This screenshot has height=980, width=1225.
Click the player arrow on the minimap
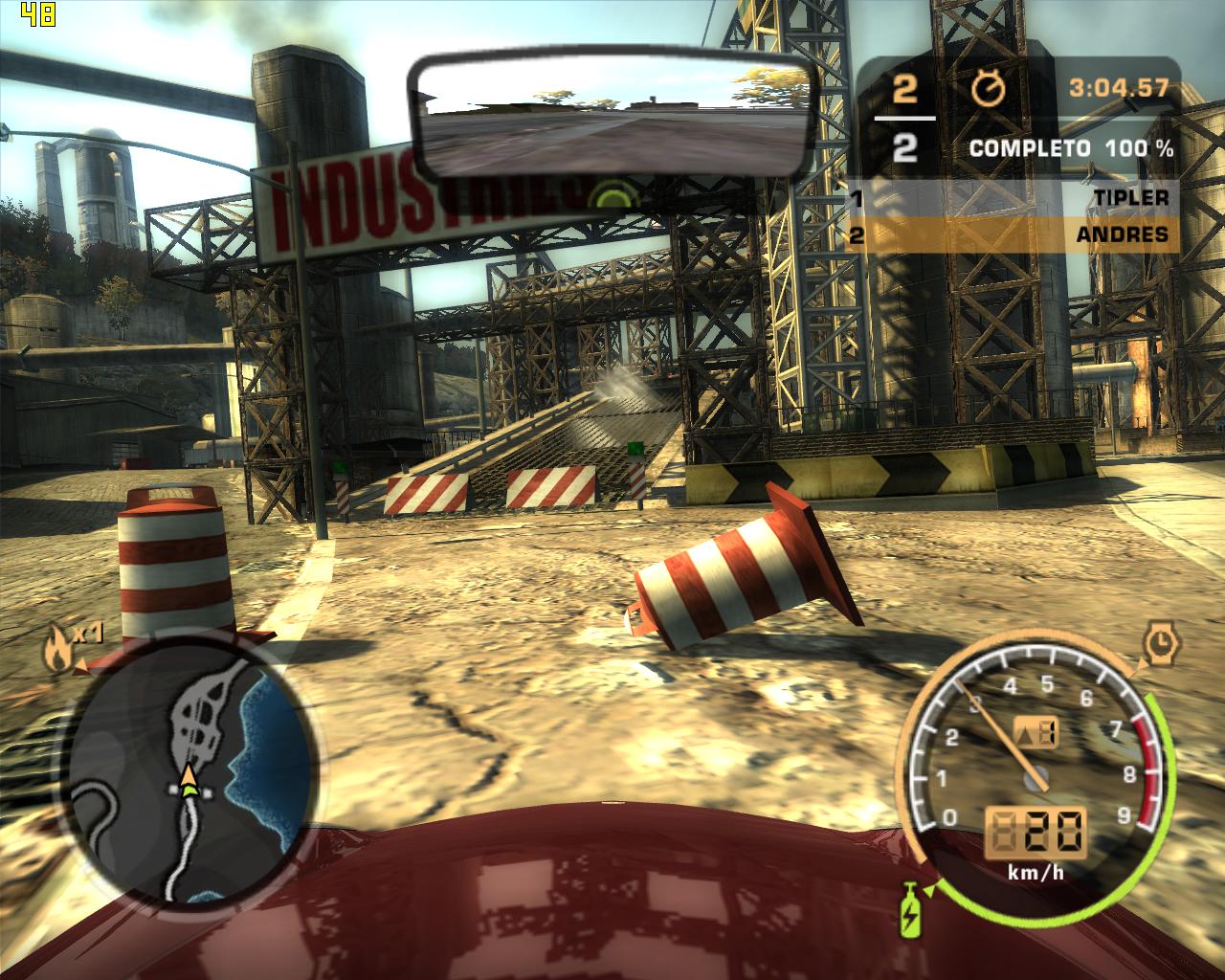tap(189, 780)
